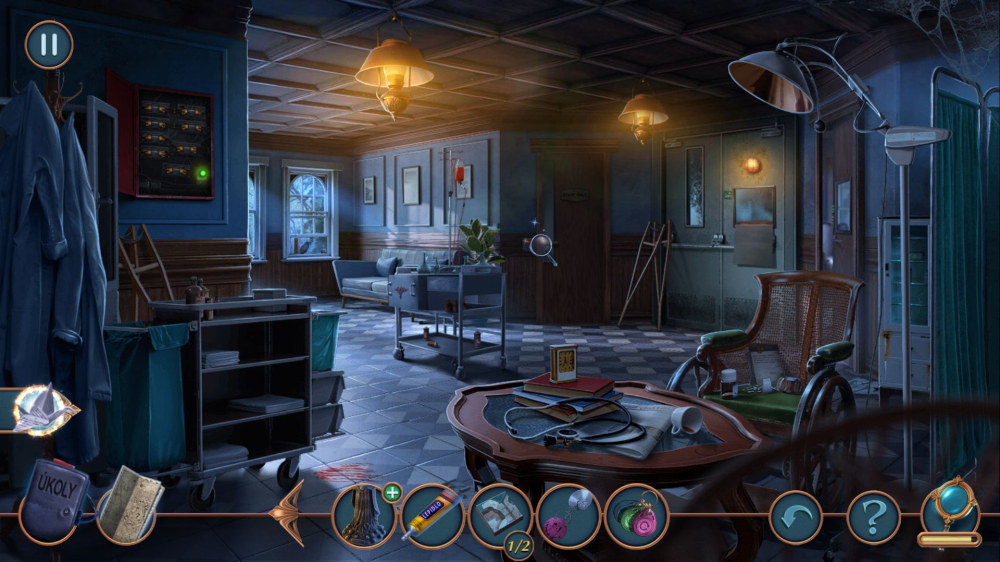1000x562 pixels.
Task: Pause the game with the pause button
Action: pos(48,45)
